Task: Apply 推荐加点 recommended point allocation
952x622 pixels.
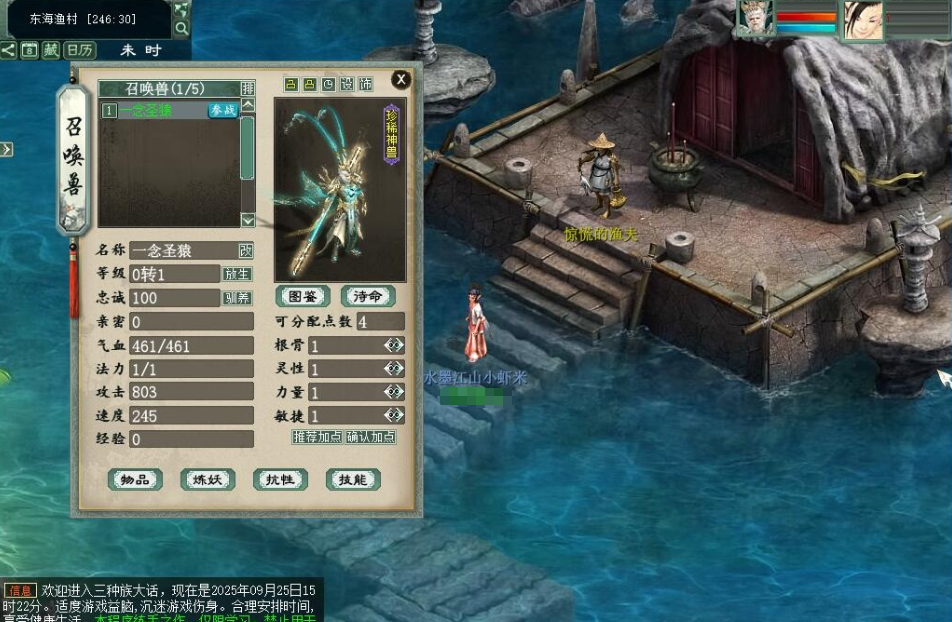Action: [317, 437]
